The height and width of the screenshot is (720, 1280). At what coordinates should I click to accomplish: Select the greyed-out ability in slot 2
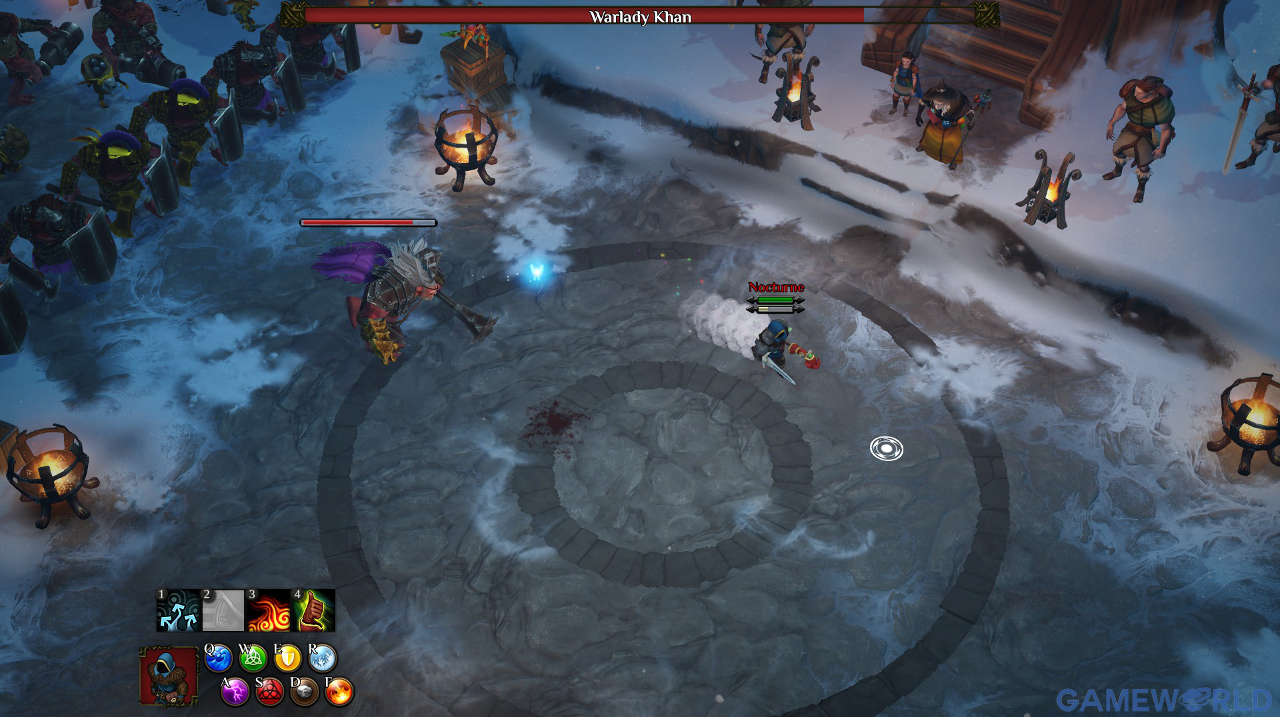pyautogui.click(x=223, y=610)
